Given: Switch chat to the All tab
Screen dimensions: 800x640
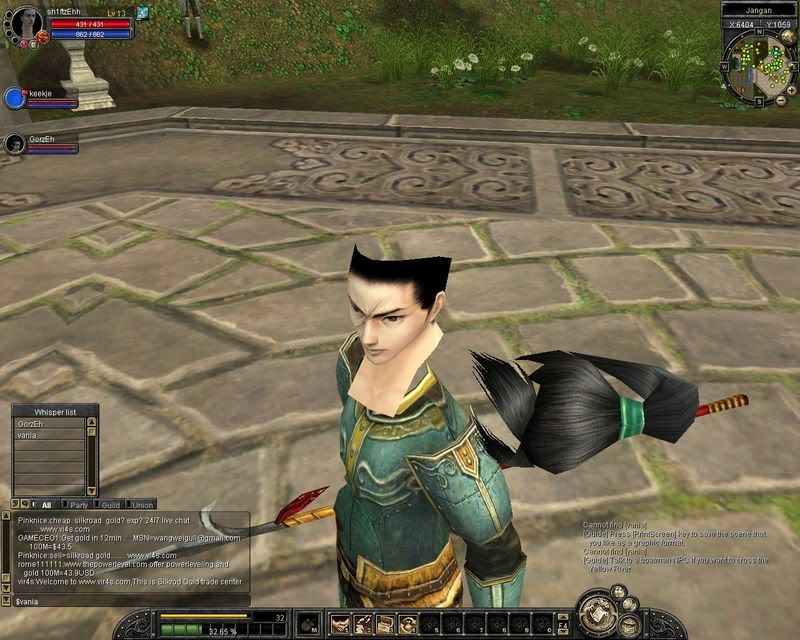Looking at the screenshot, I should 43,505.
